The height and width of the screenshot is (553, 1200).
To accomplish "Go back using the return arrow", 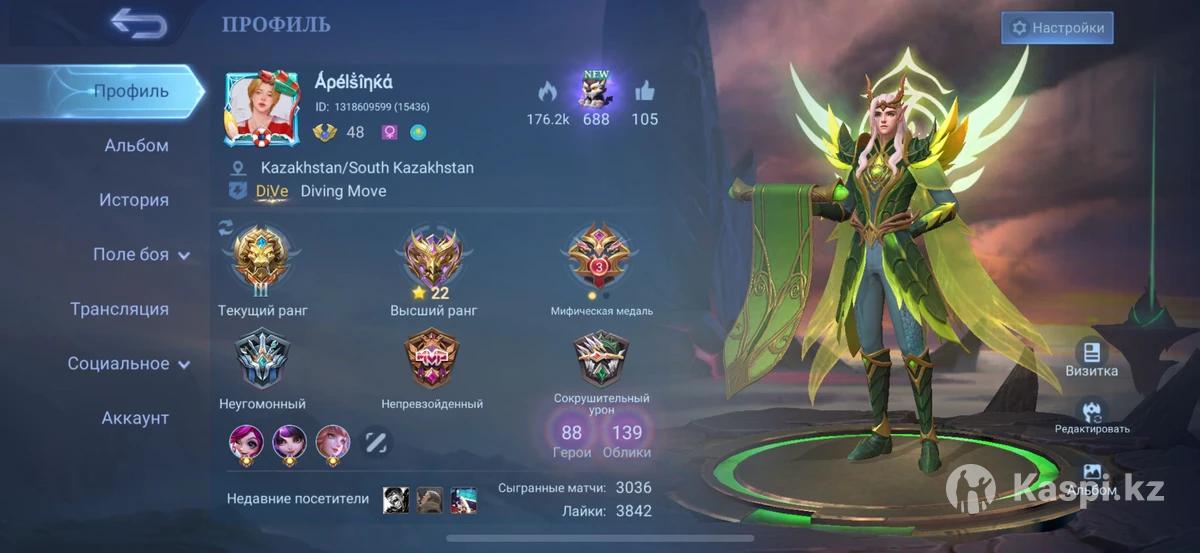I will [x=138, y=23].
